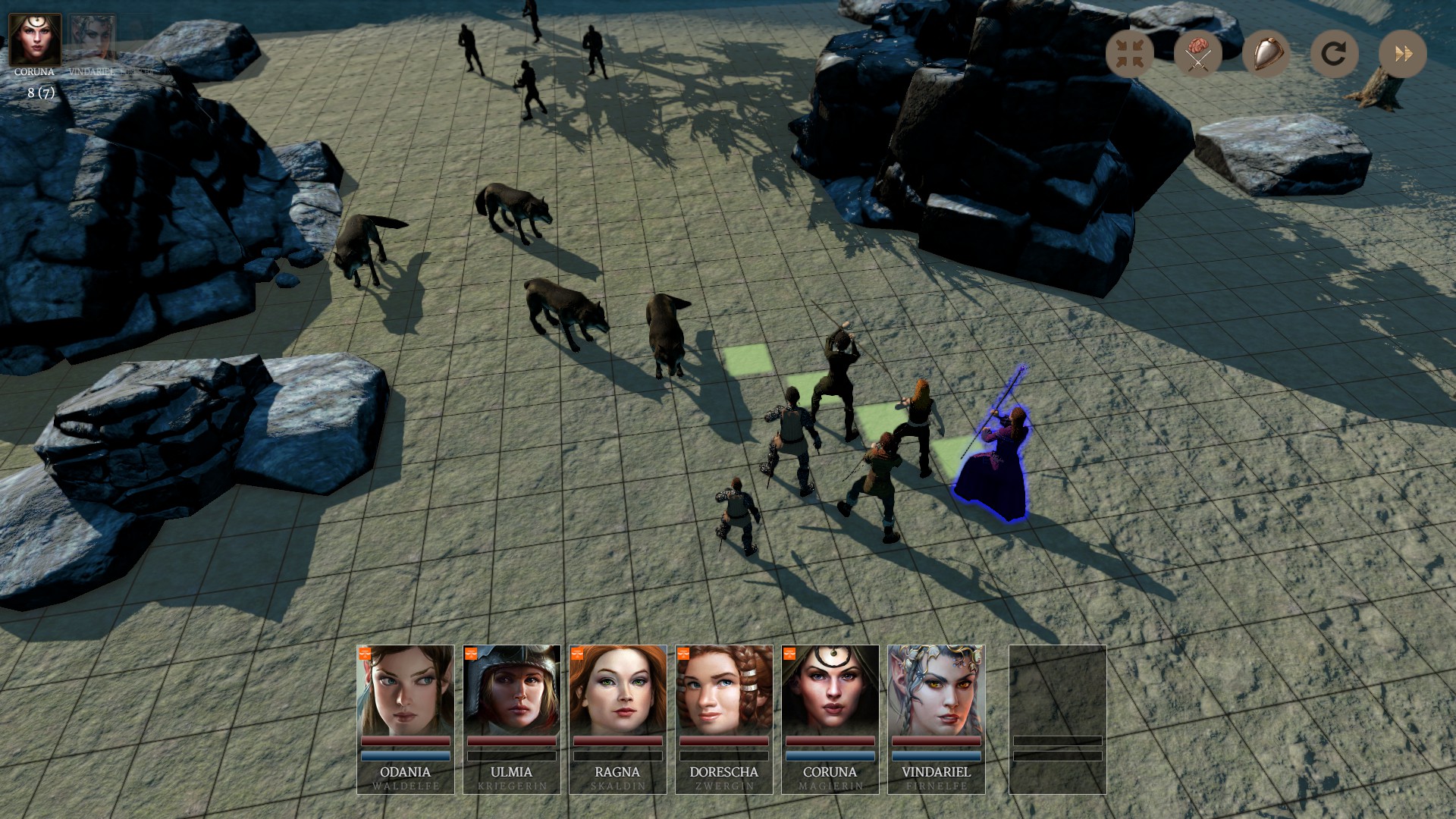
Task: Click Vindariel's faded turn-order portrait
Action: (93, 38)
